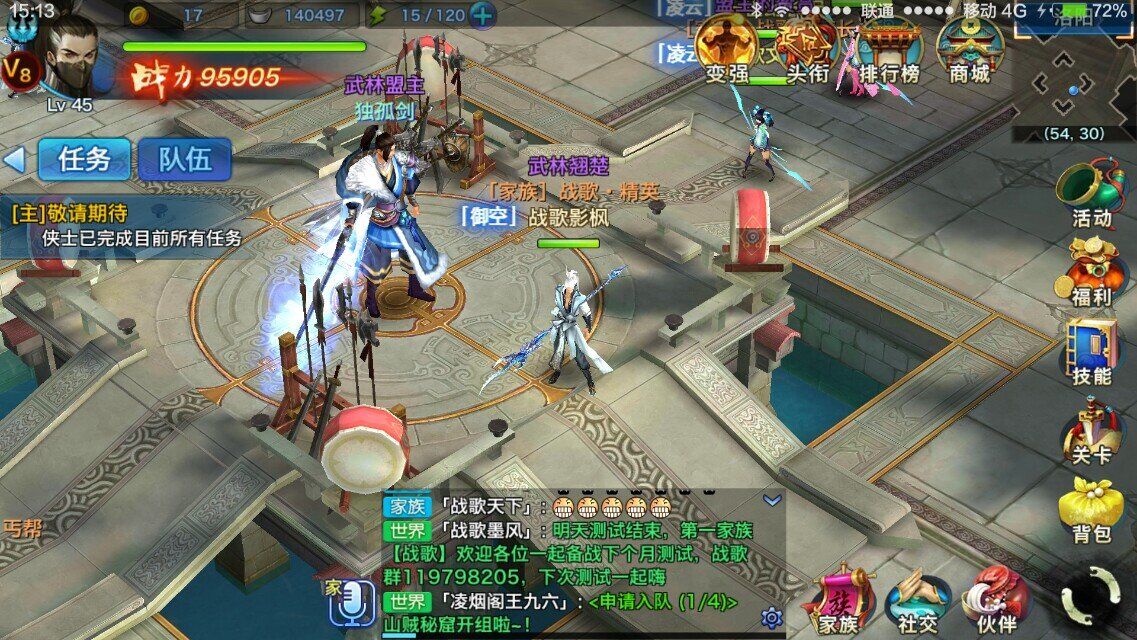This screenshot has height=640, width=1137.
Task: Open the 伙伴 companions menu
Action: [995, 602]
